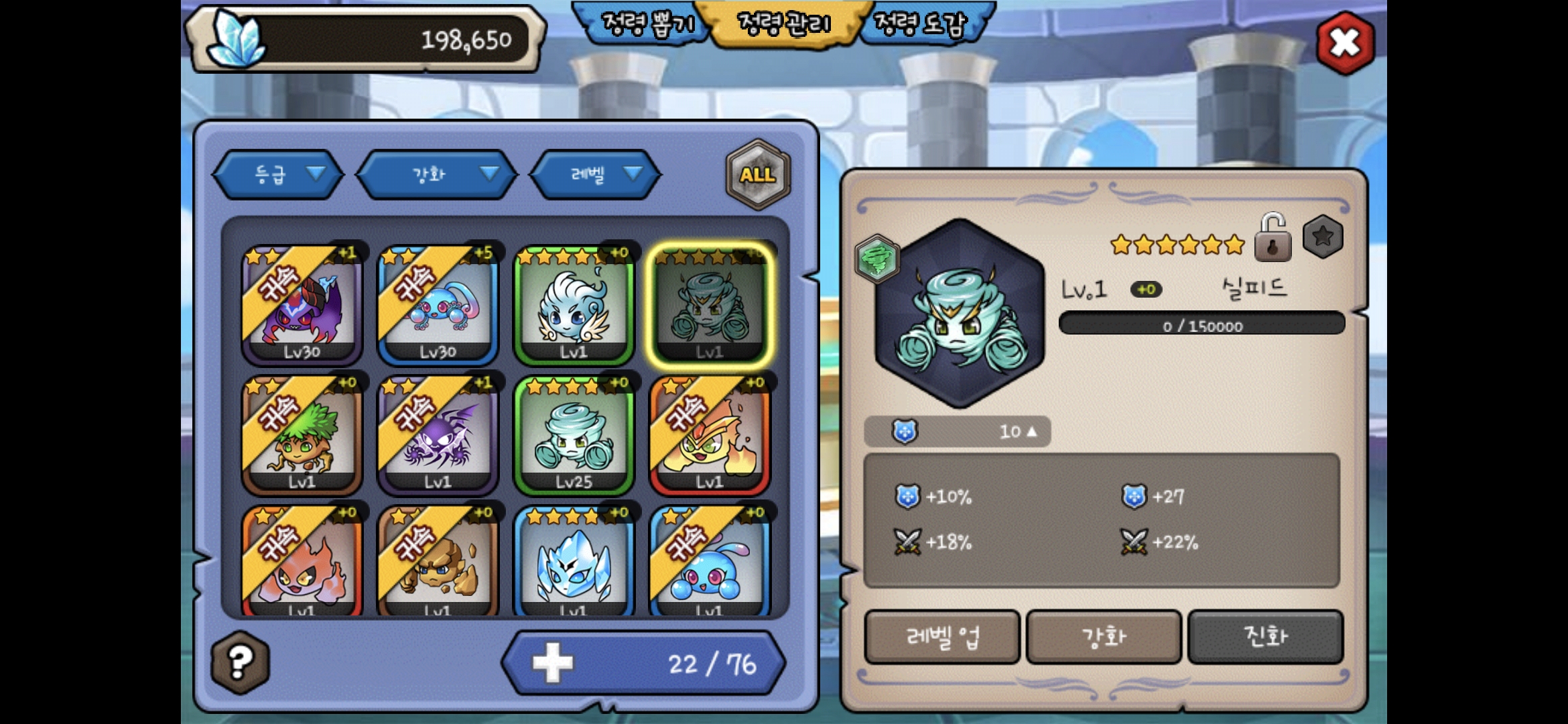The height and width of the screenshot is (724, 1568).
Task: Choose the 진화 evolution button
Action: coord(1265,637)
